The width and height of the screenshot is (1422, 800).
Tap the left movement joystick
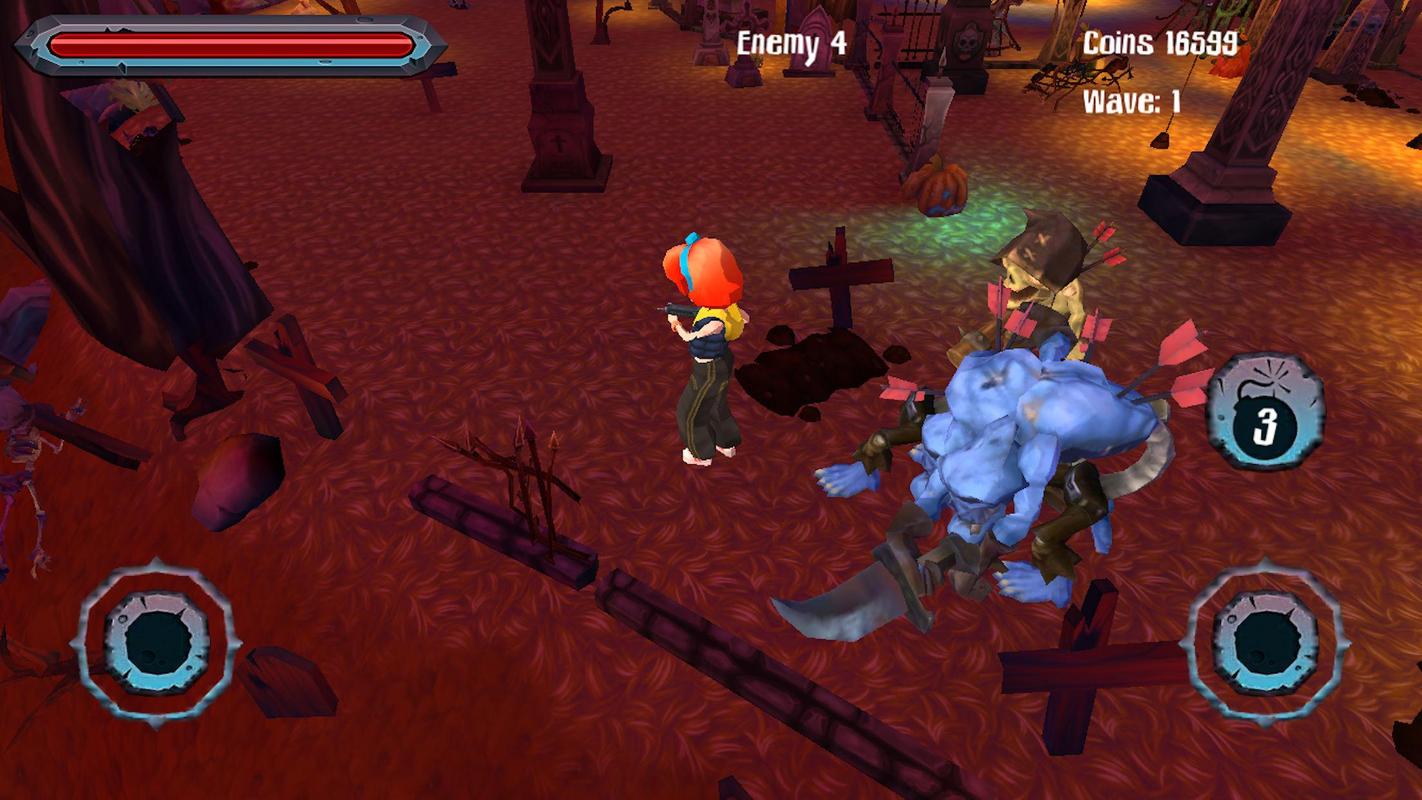click(157, 642)
